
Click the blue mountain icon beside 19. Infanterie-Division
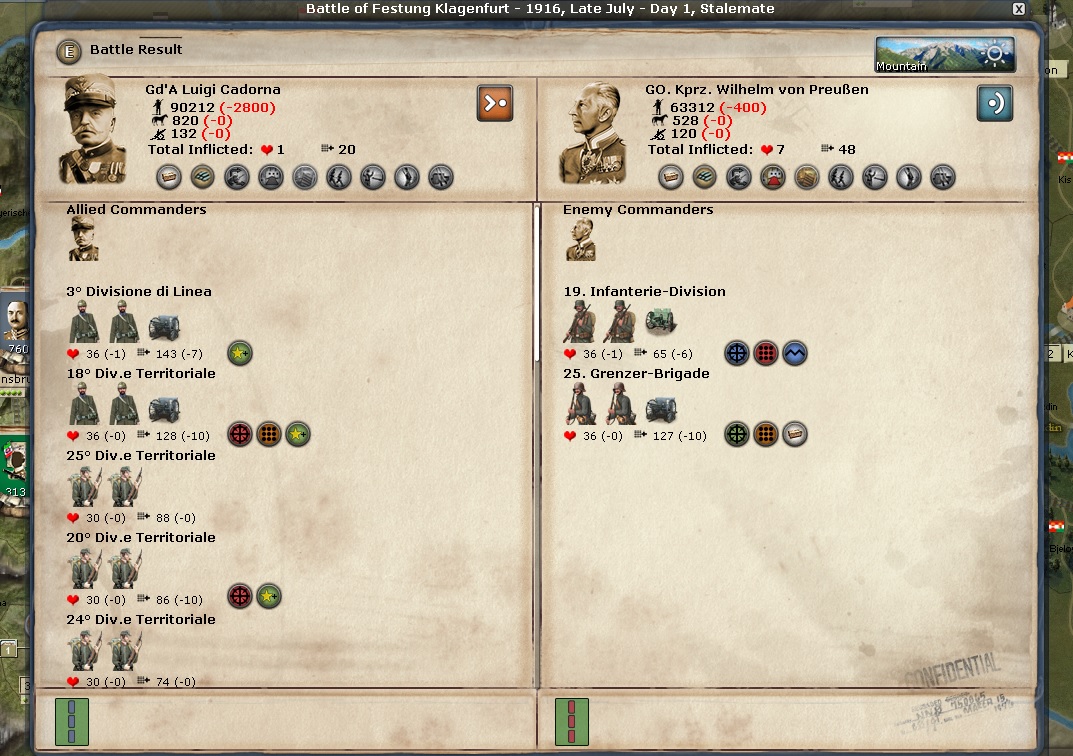tap(795, 353)
